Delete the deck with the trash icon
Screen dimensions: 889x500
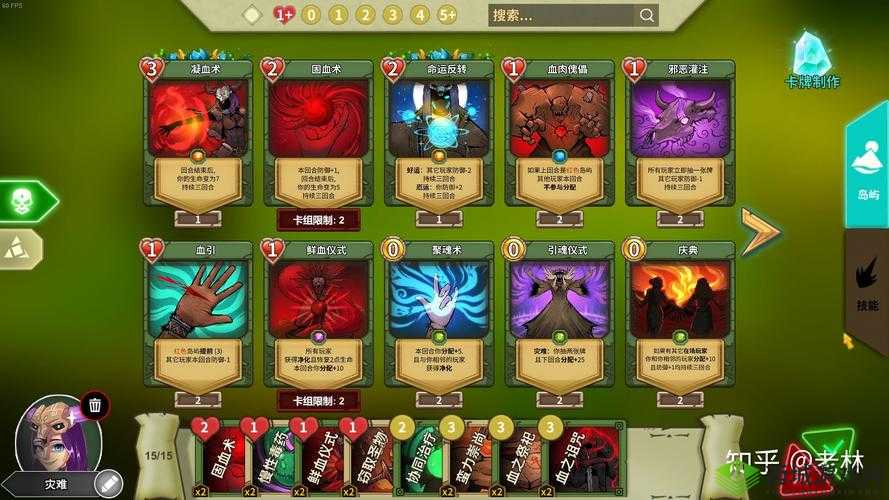94,406
